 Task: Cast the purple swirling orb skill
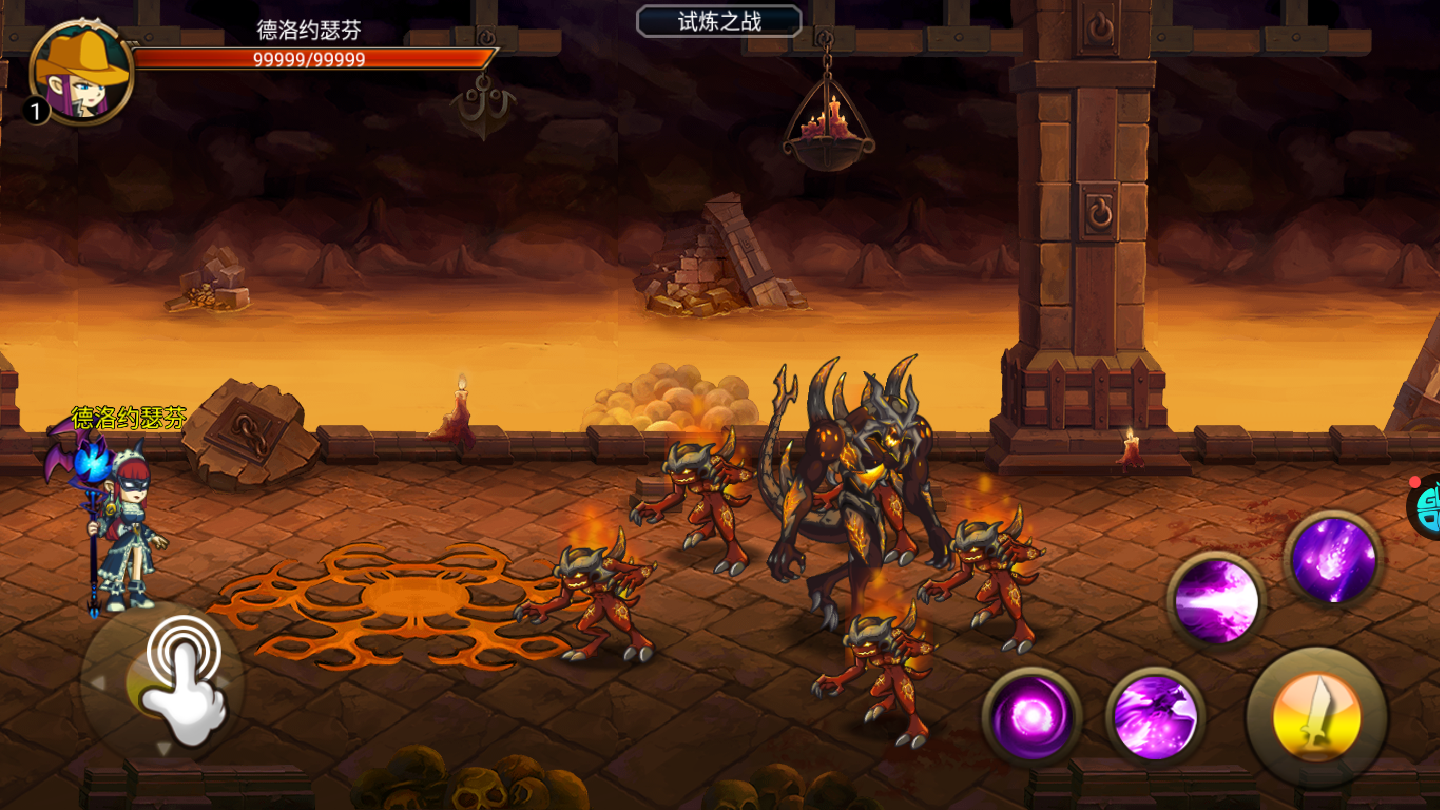tap(1031, 716)
